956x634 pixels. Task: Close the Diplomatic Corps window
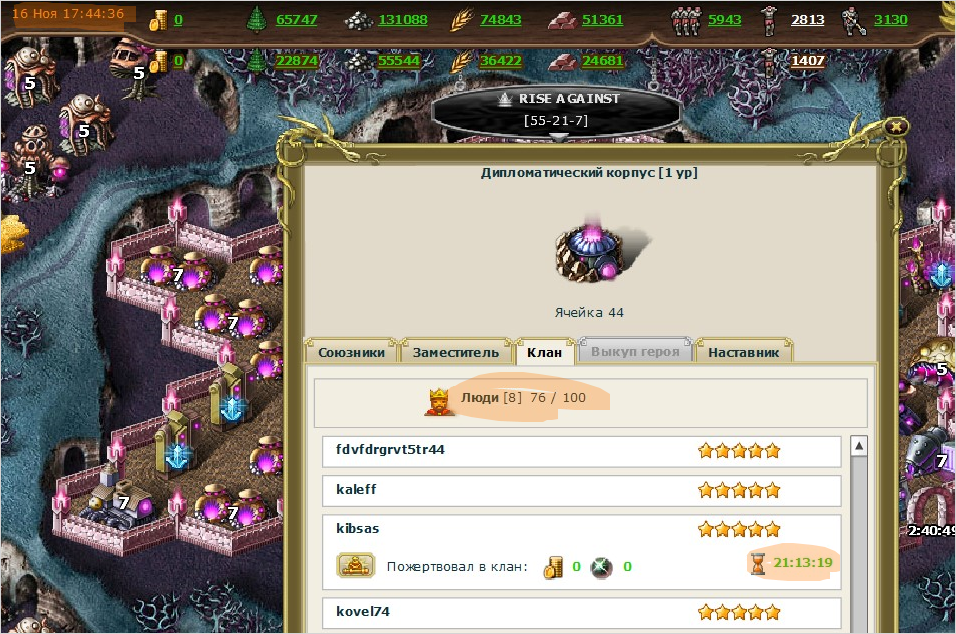897,126
